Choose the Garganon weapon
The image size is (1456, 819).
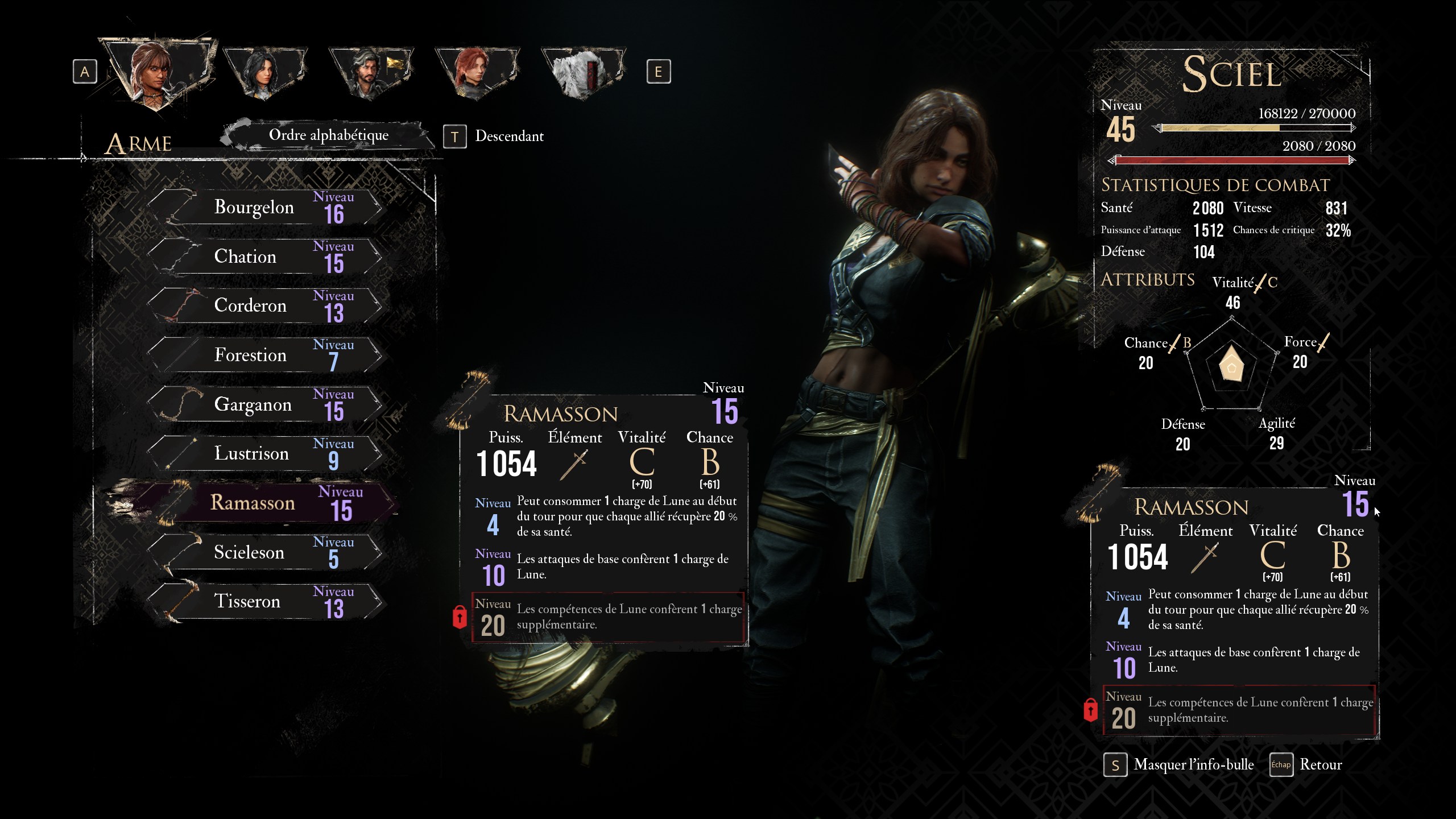pyautogui.click(x=264, y=405)
